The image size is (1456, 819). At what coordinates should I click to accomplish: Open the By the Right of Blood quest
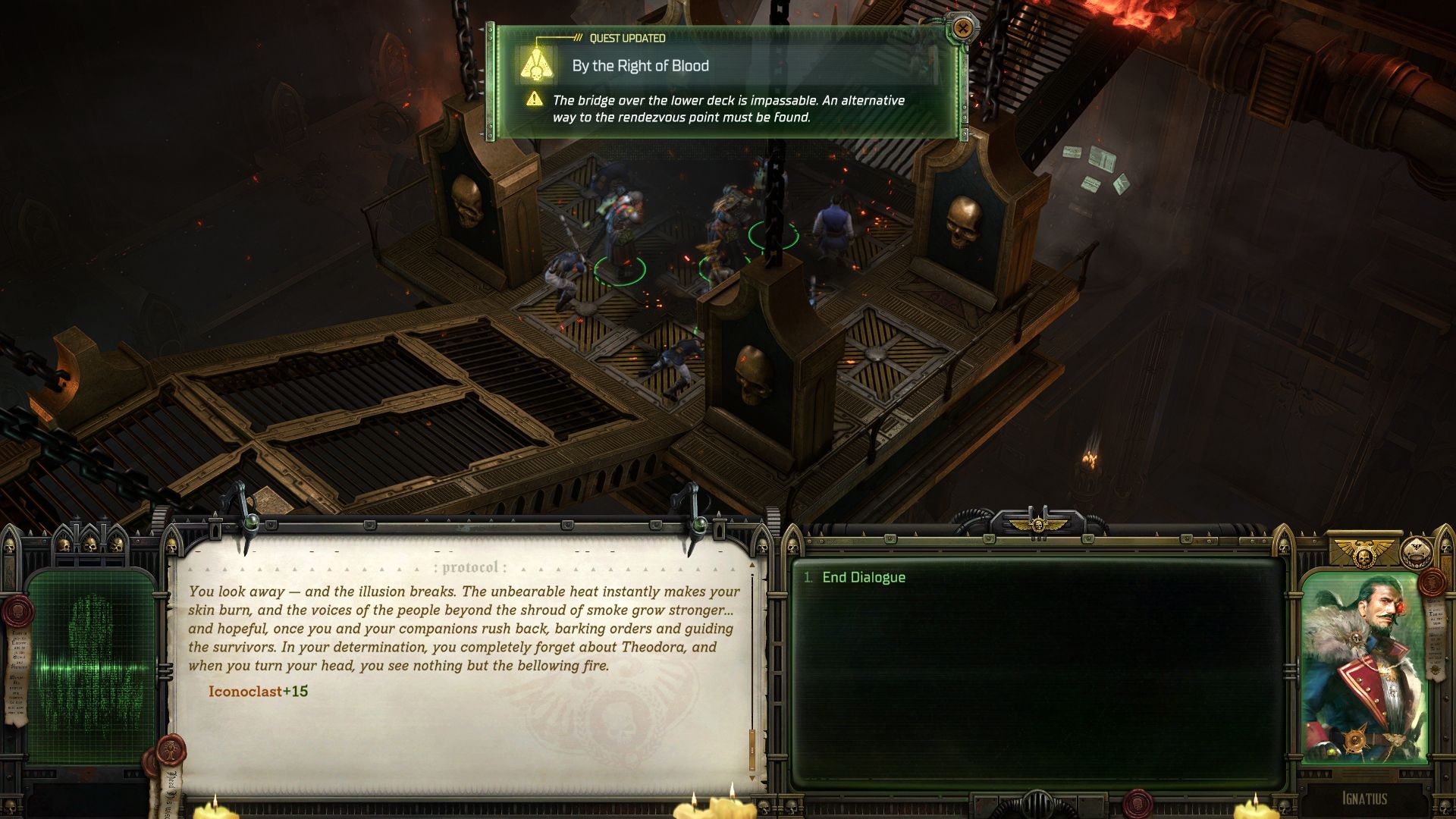(x=640, y=66)
